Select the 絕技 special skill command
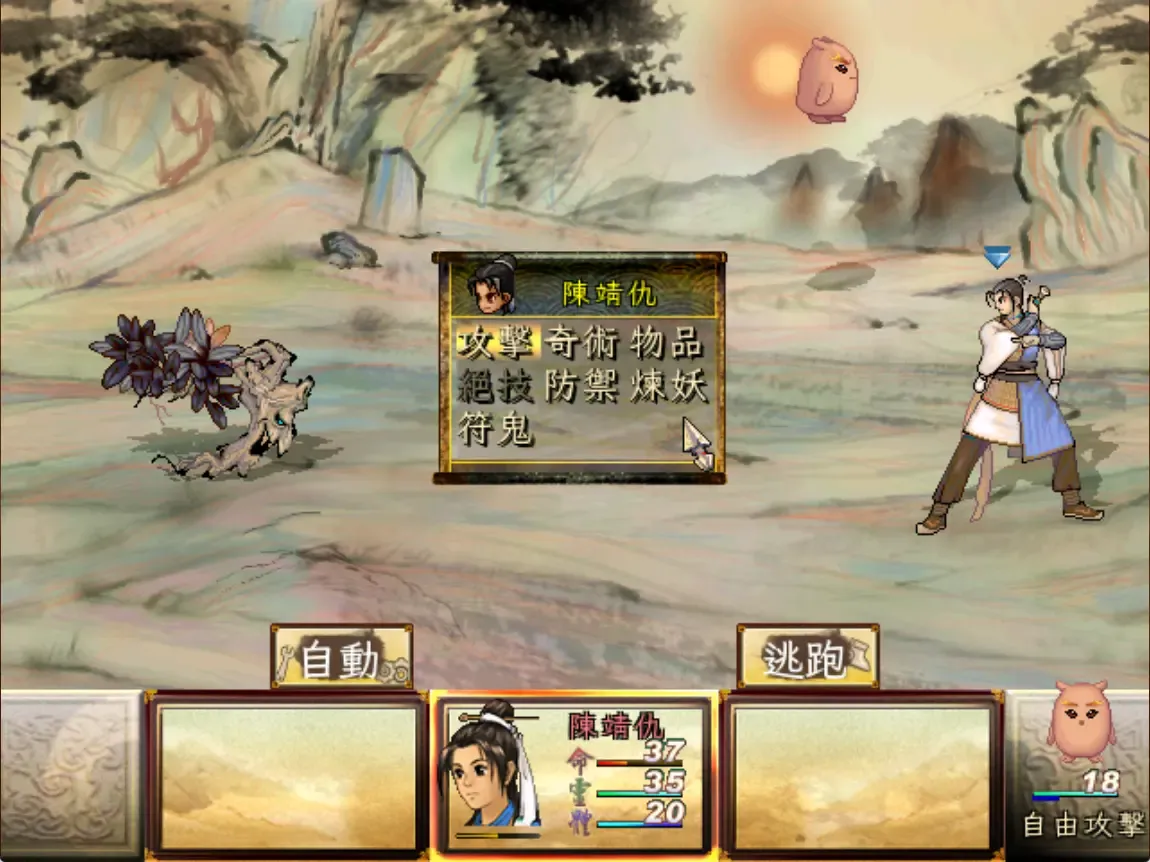The width and height of the screenshot is (1150, 862). pyautogui.click(x=497, y=386)
